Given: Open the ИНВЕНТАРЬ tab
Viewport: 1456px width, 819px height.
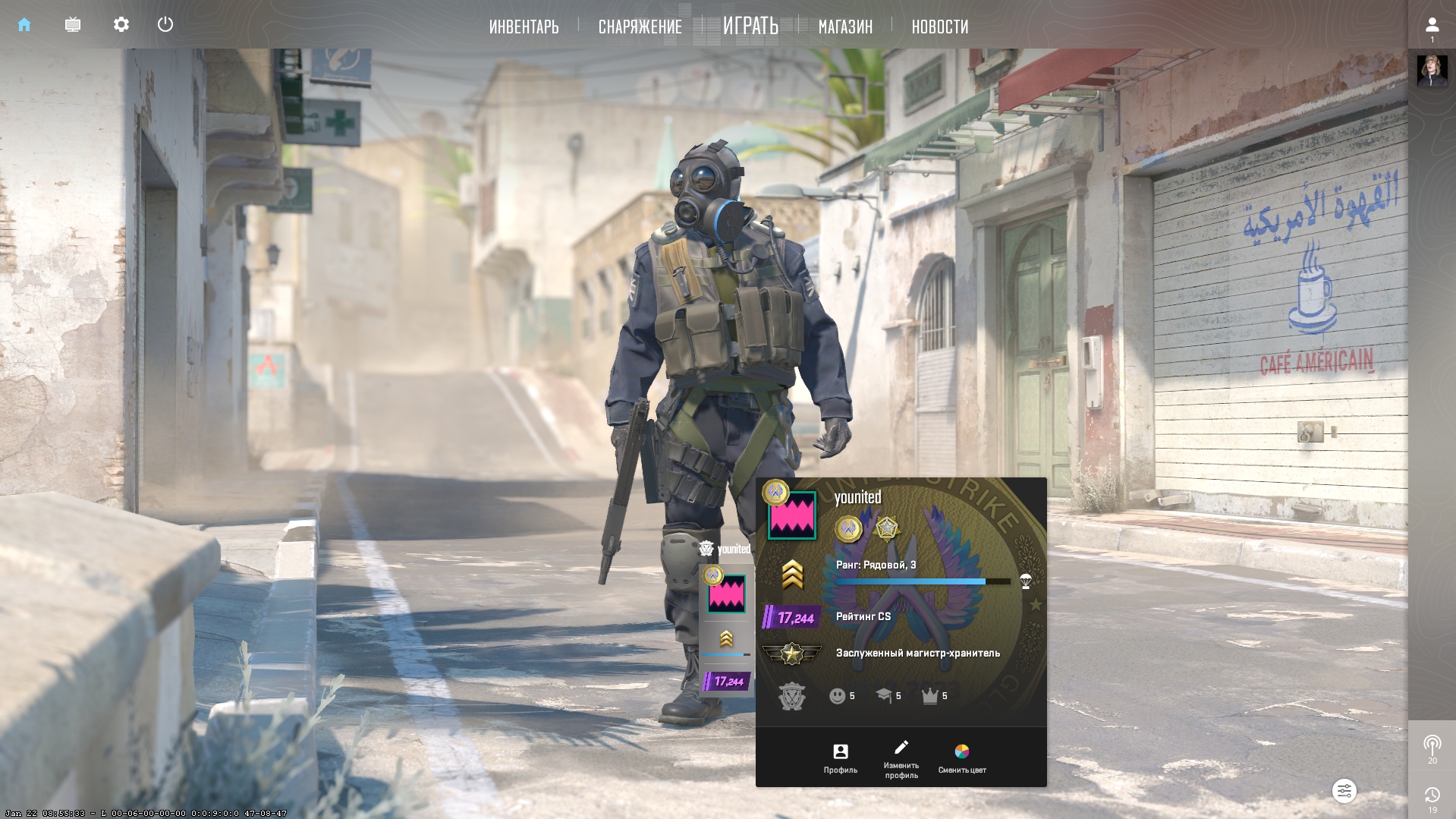Looking at the screenshot, I should [x=524, y=27].
